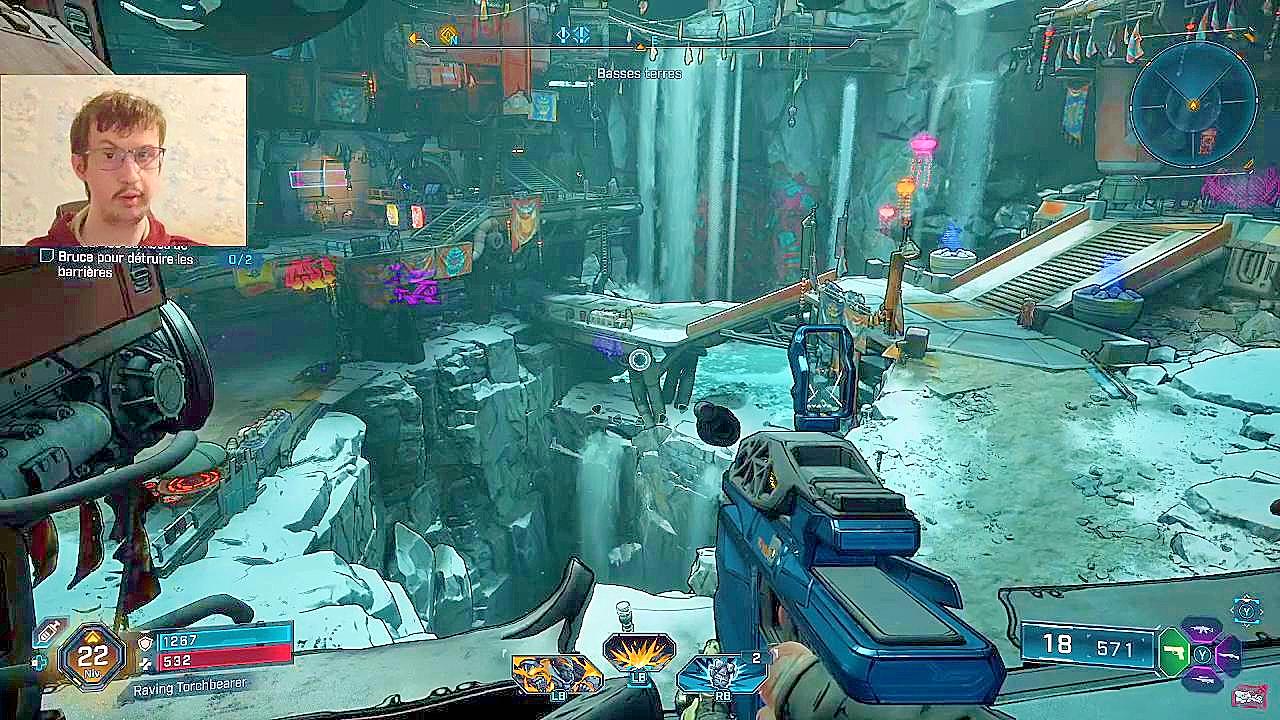1280x720 pixels.
Task: Toggle the Bruce barriers objective checkbox
Action: pyautogui.click(x=46, y=257)
